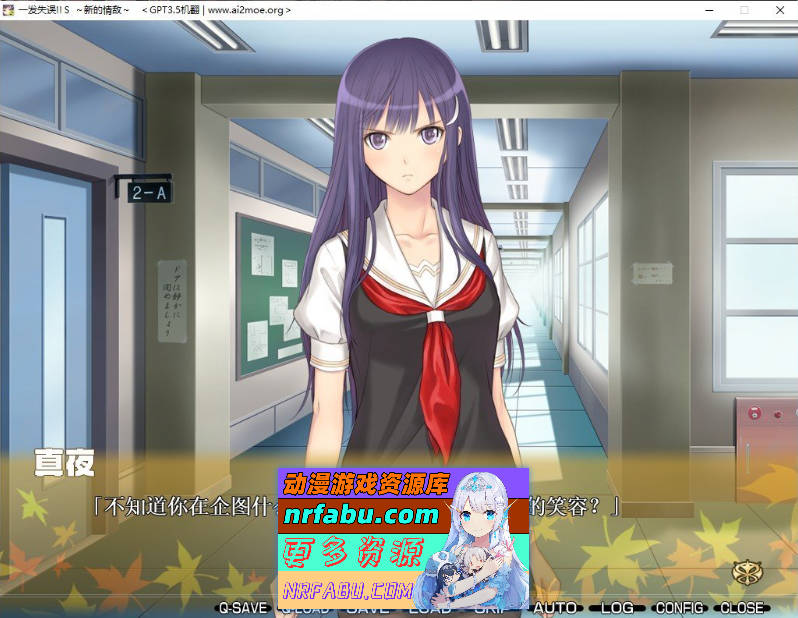Open the LOG backlog
This screenshot has height=618, width=798.
(617, 607)
